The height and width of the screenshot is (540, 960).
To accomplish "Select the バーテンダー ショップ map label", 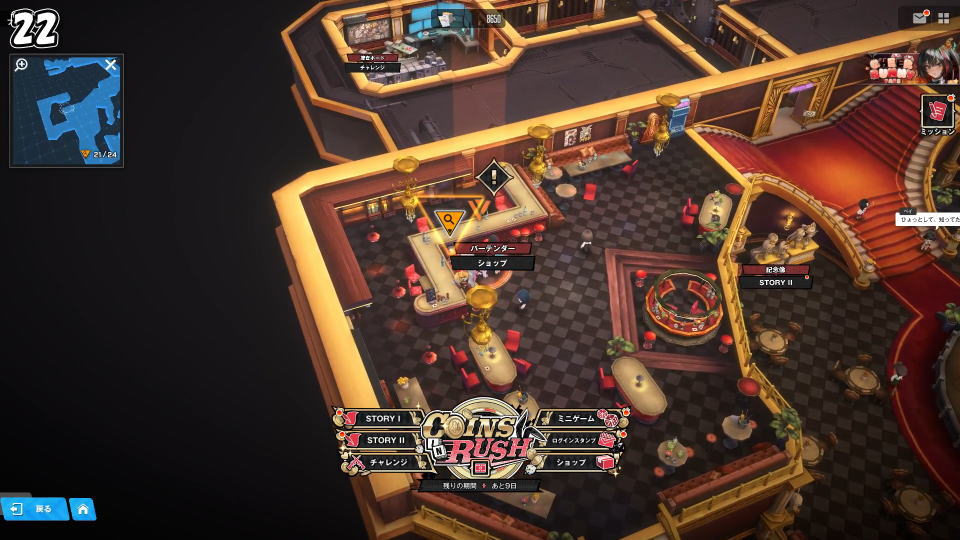I will [491, 256].
